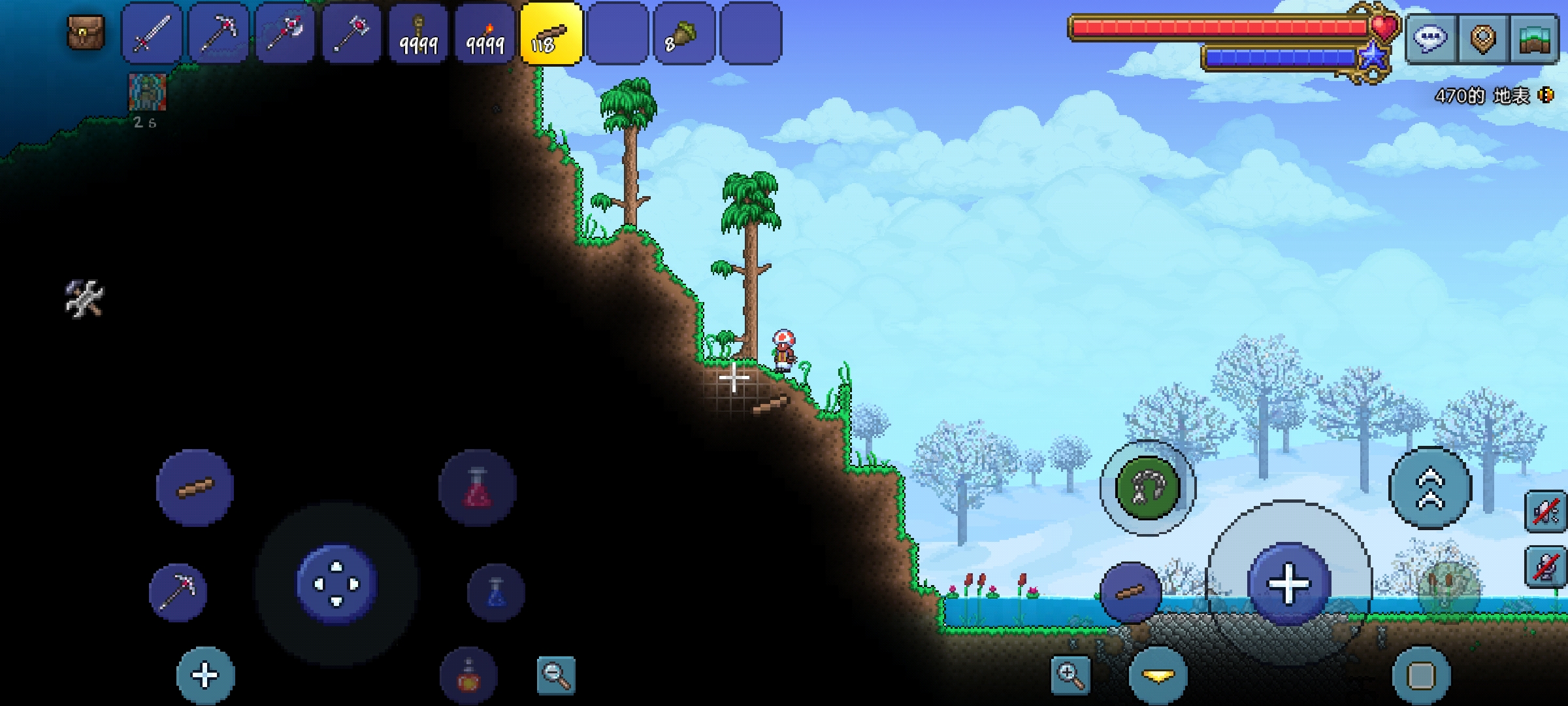Use the red healing potion quick button
This screenshot has height=706, width=1568.
478,488
